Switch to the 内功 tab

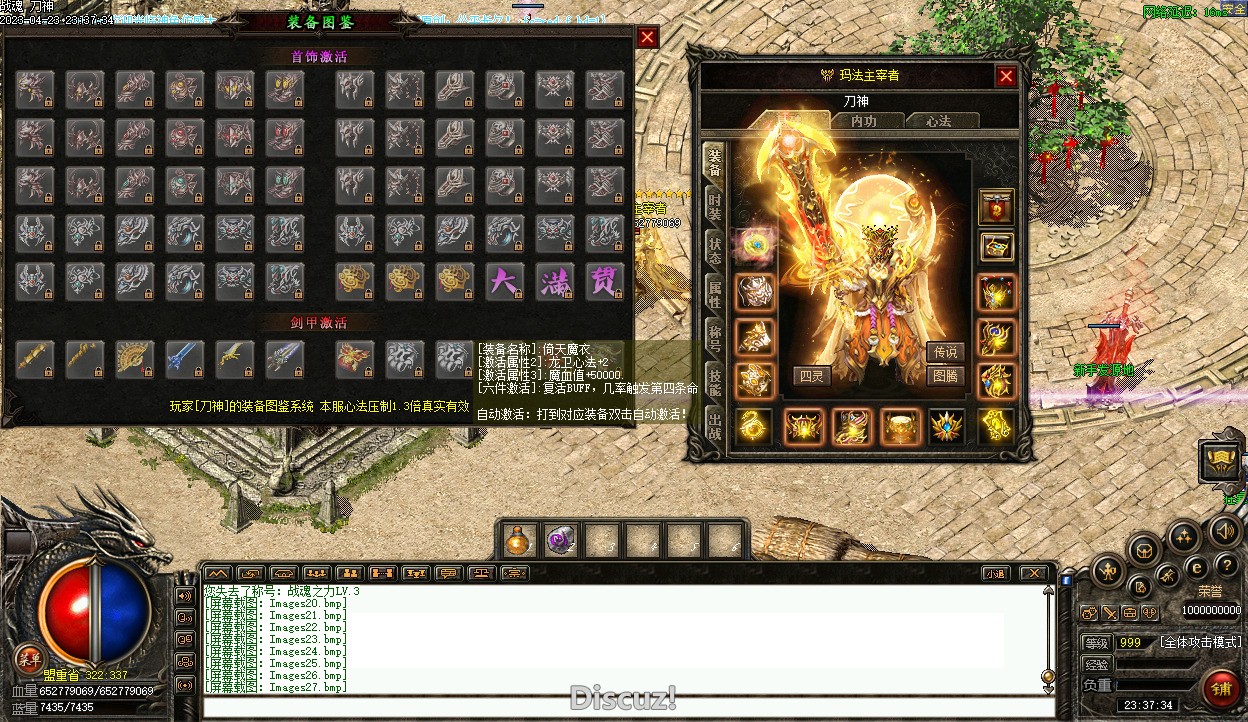[863, 121]
